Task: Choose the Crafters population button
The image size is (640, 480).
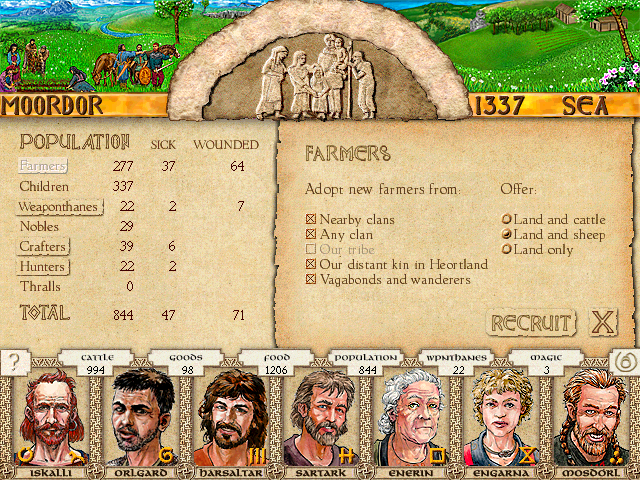Action: point(43,247)
